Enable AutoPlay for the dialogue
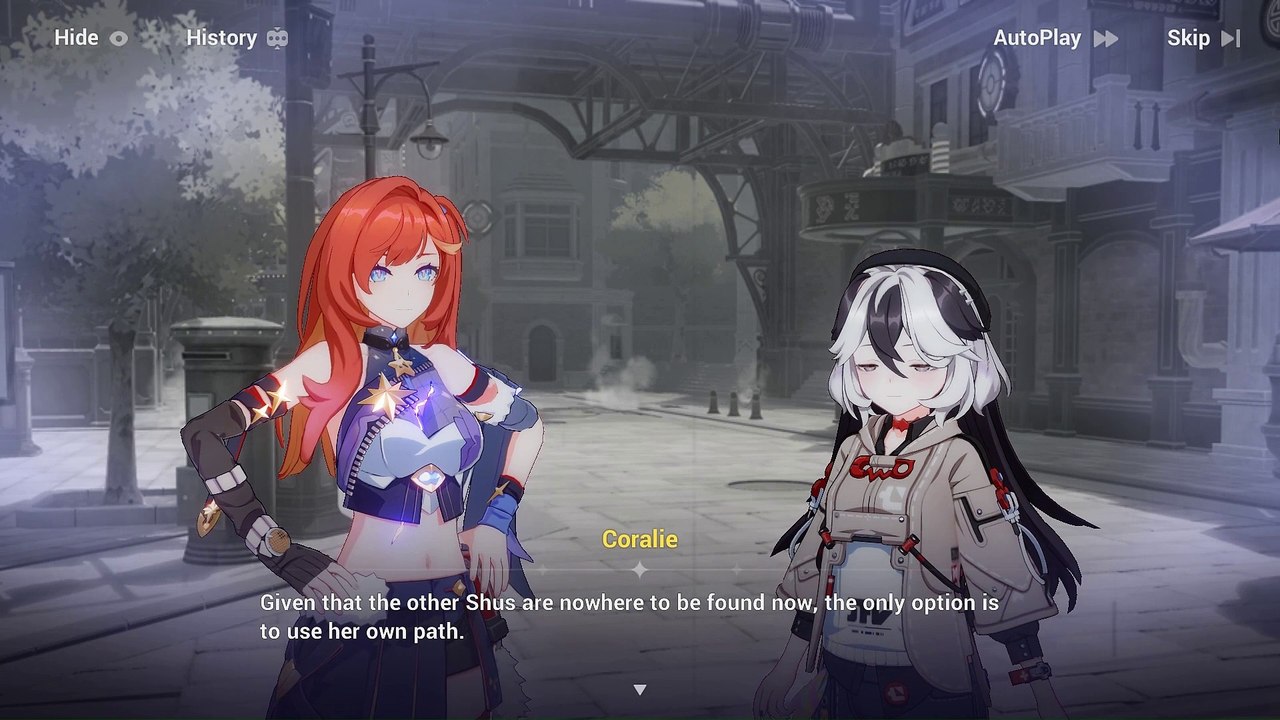The image size is (1280, 720). point(1055,38)
